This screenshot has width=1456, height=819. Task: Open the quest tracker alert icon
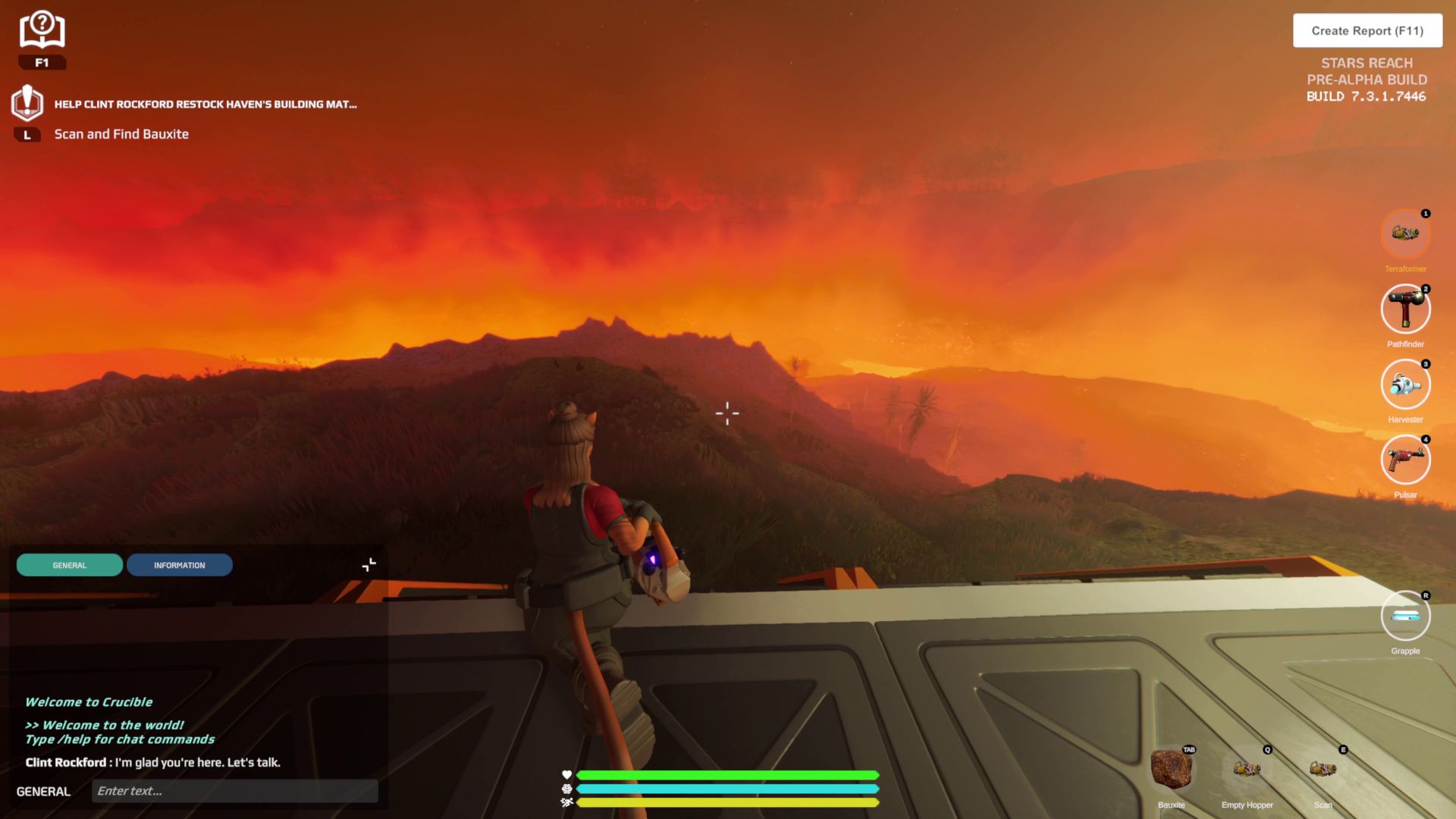(27, 103)
